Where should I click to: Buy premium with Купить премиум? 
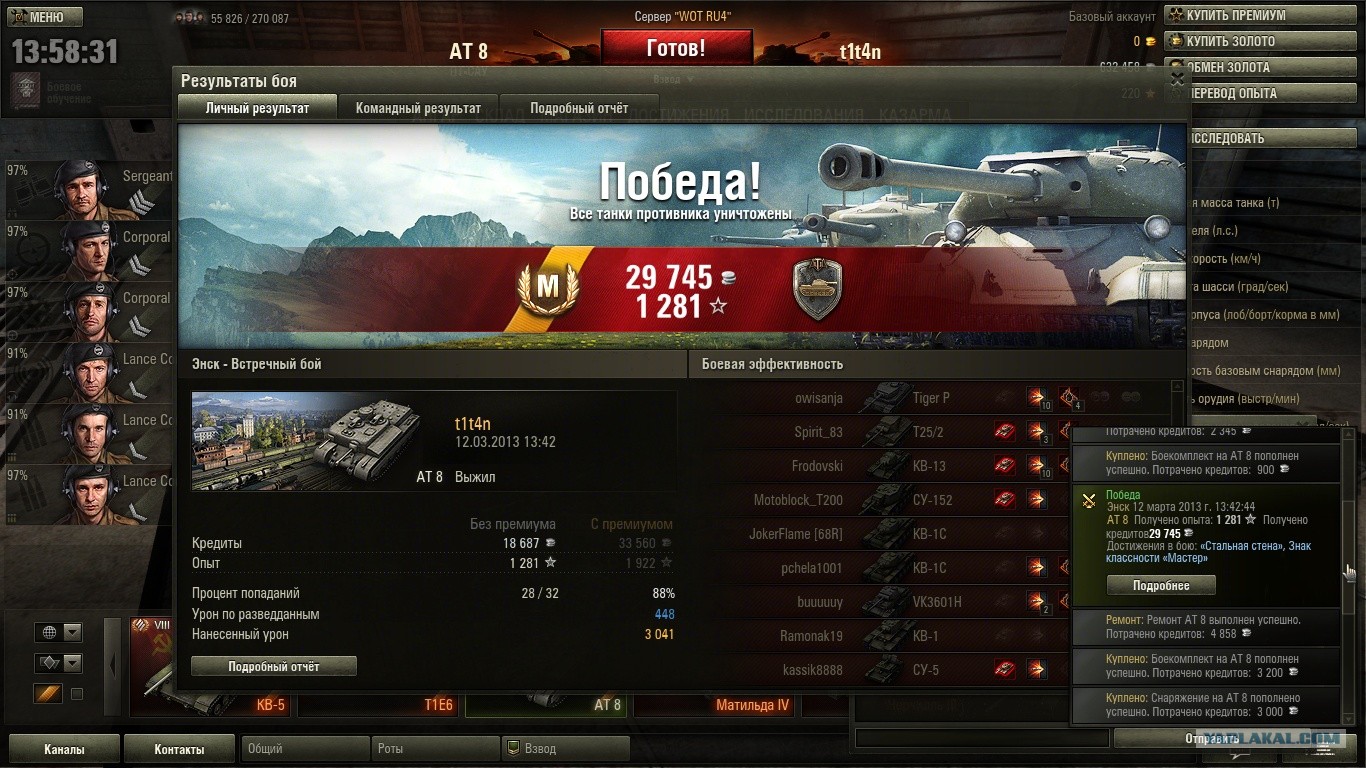pyautogui.click(x=1263, y=15)
